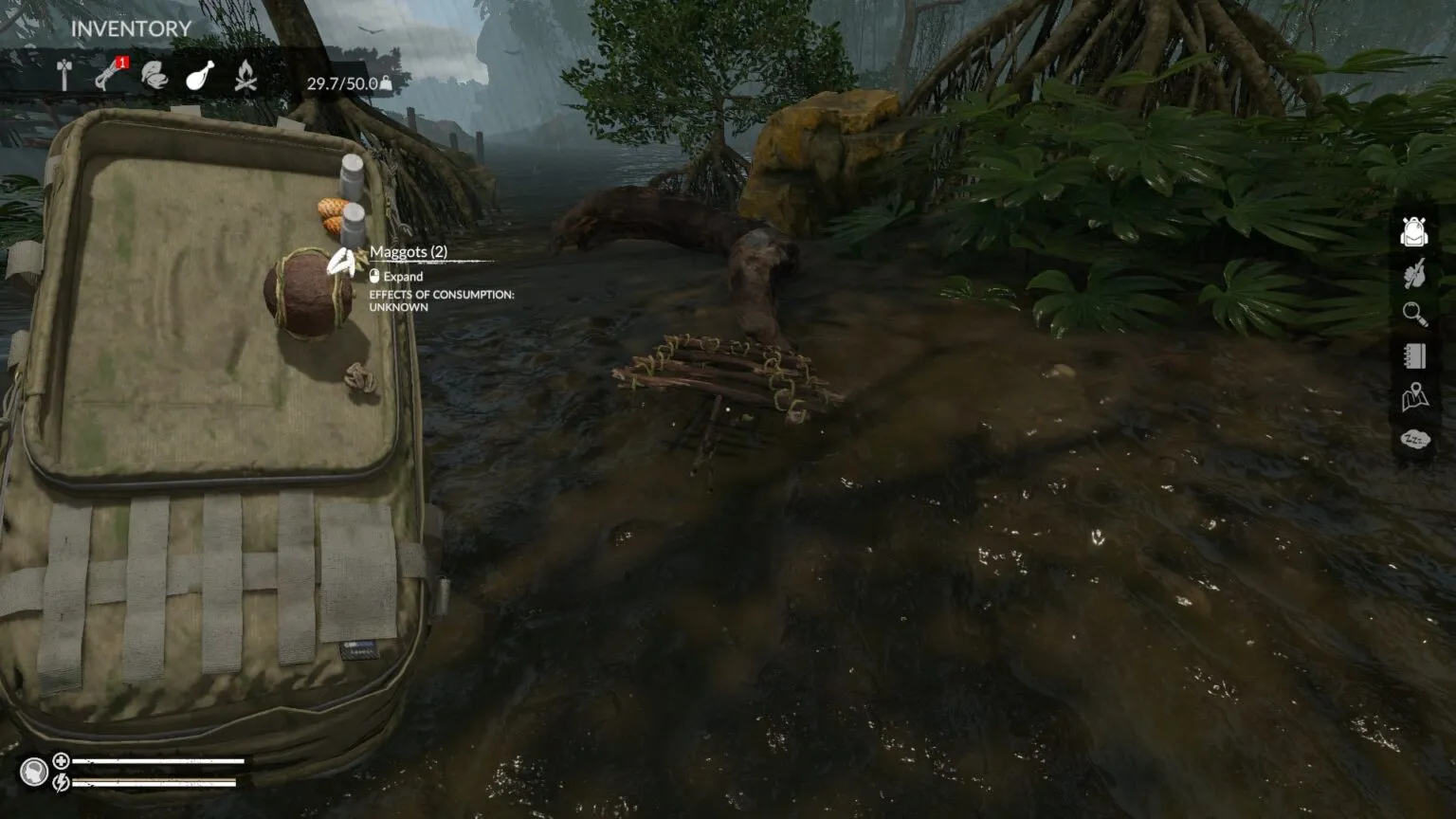
Task: Select the nuts at the backpack's lower edge
Action: [x=361, y=379]
